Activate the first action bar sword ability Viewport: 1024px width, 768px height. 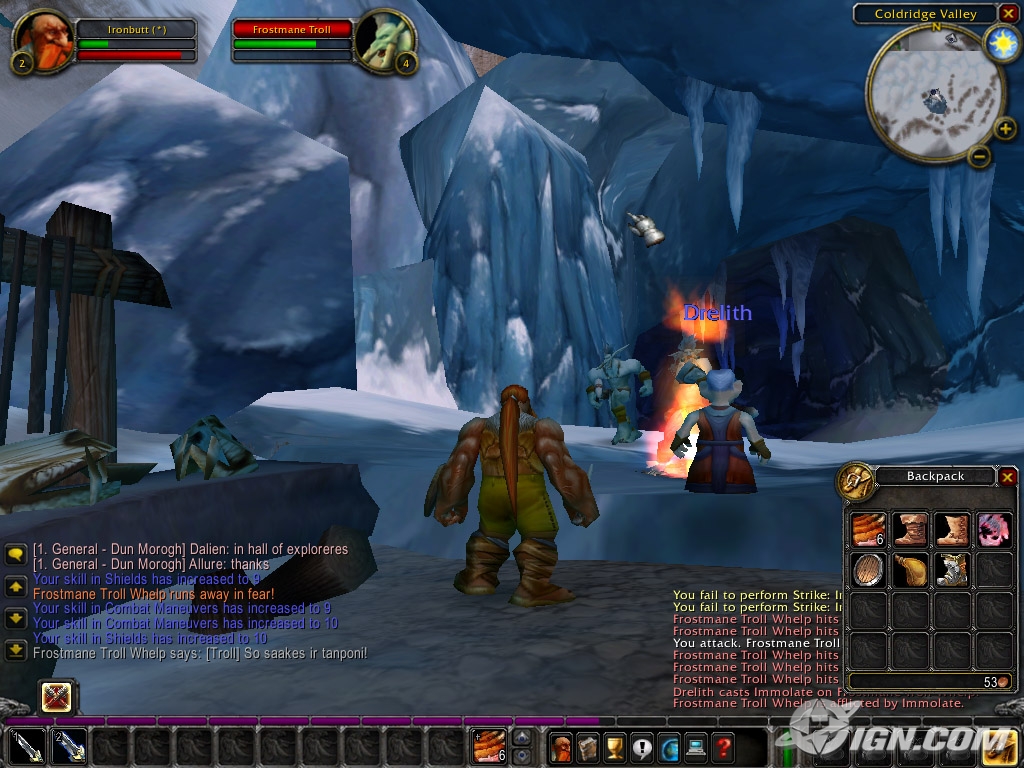coord(26,746)
